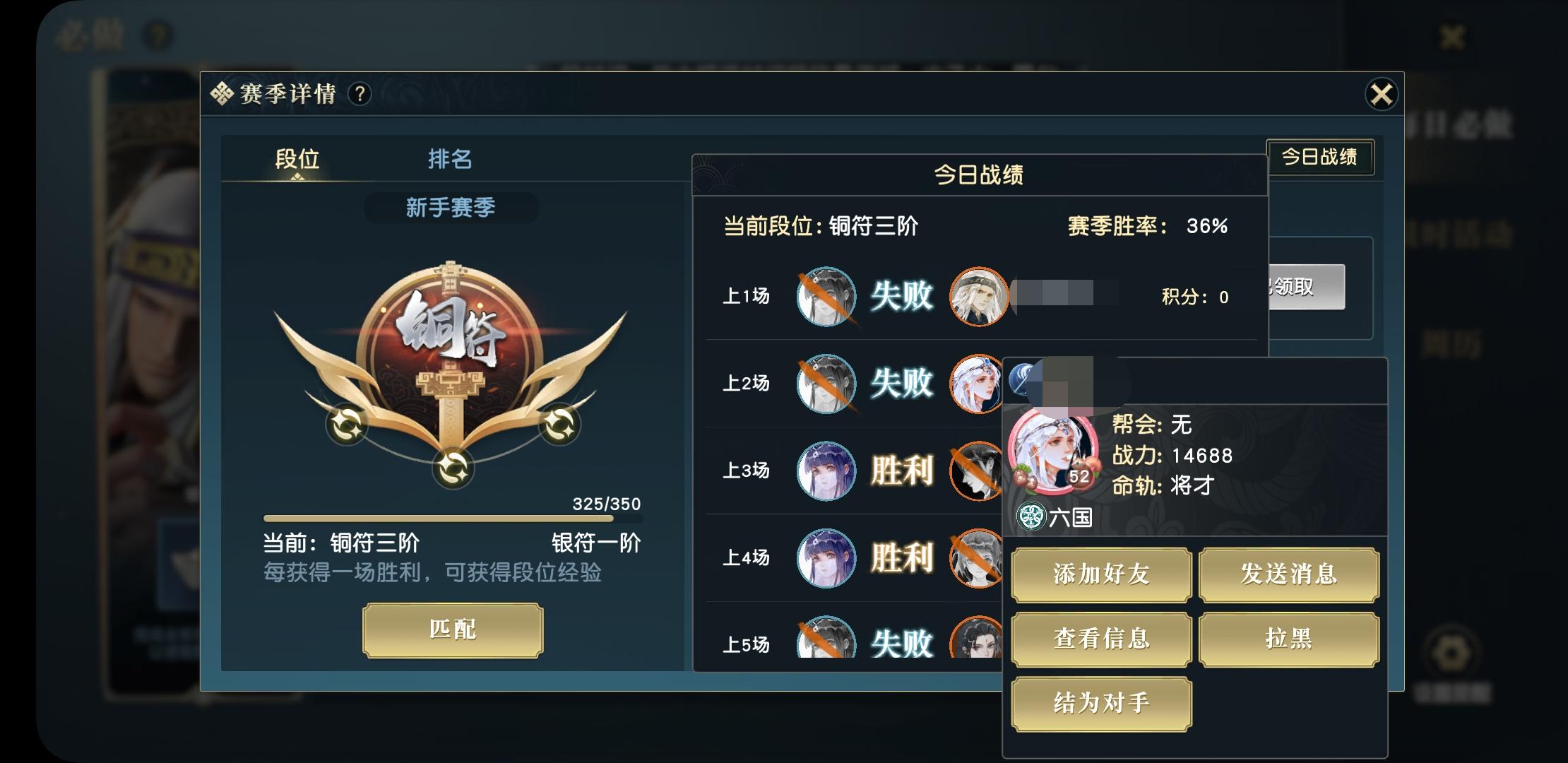Open the 今日战绩 panel tab
This screenshot has height=763, width=1568.
point(1321,157)
